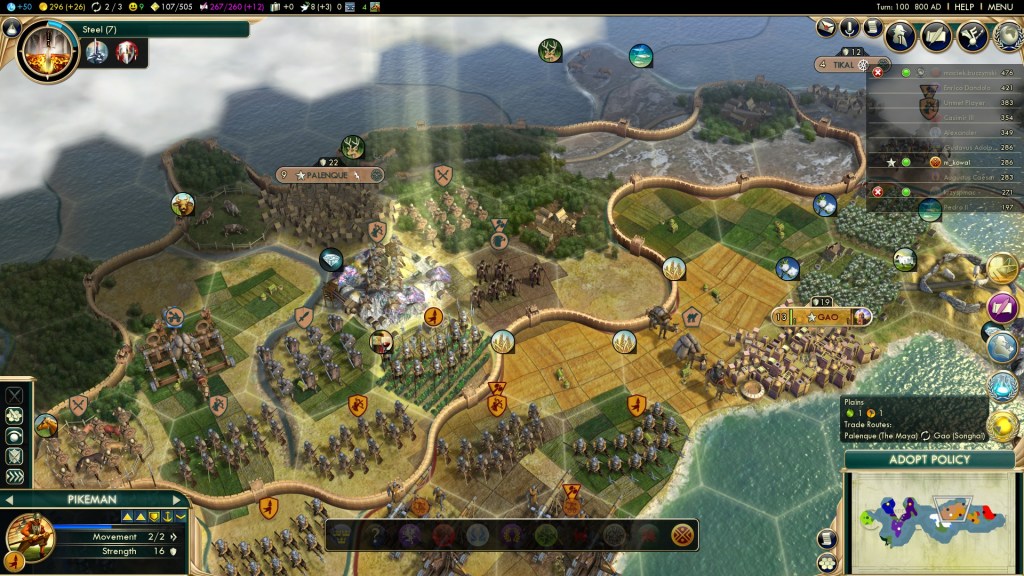Open the Palenque city banner

coord(330,175)
